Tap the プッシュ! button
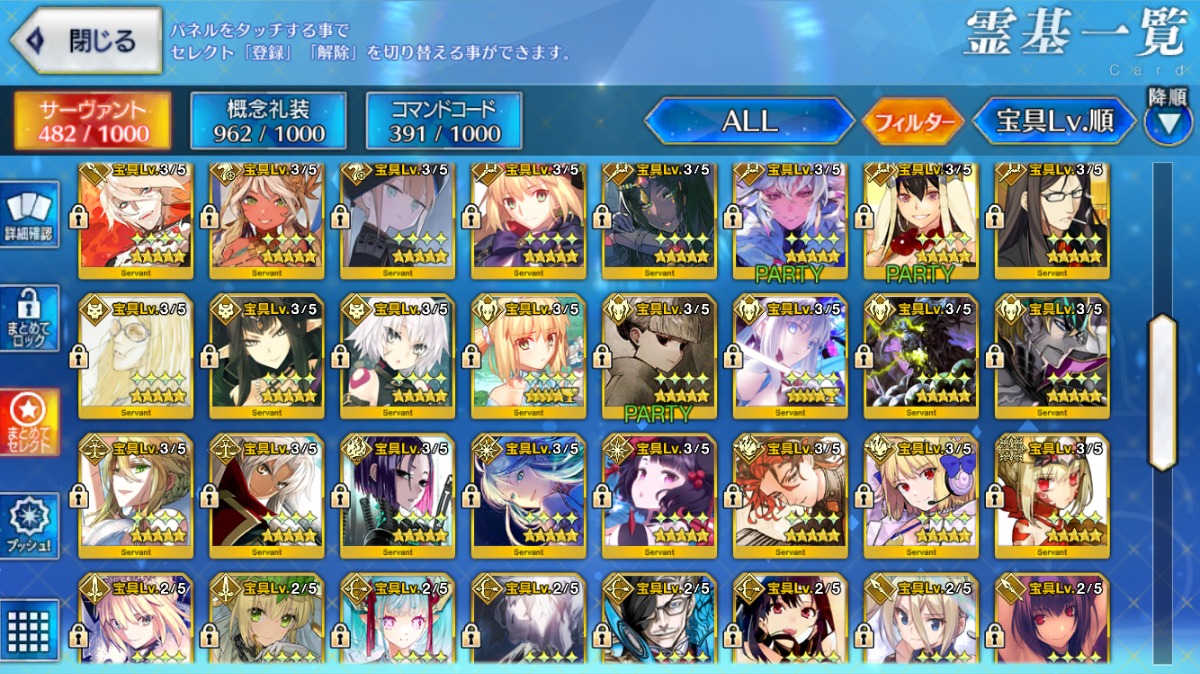 pos(29,525)
